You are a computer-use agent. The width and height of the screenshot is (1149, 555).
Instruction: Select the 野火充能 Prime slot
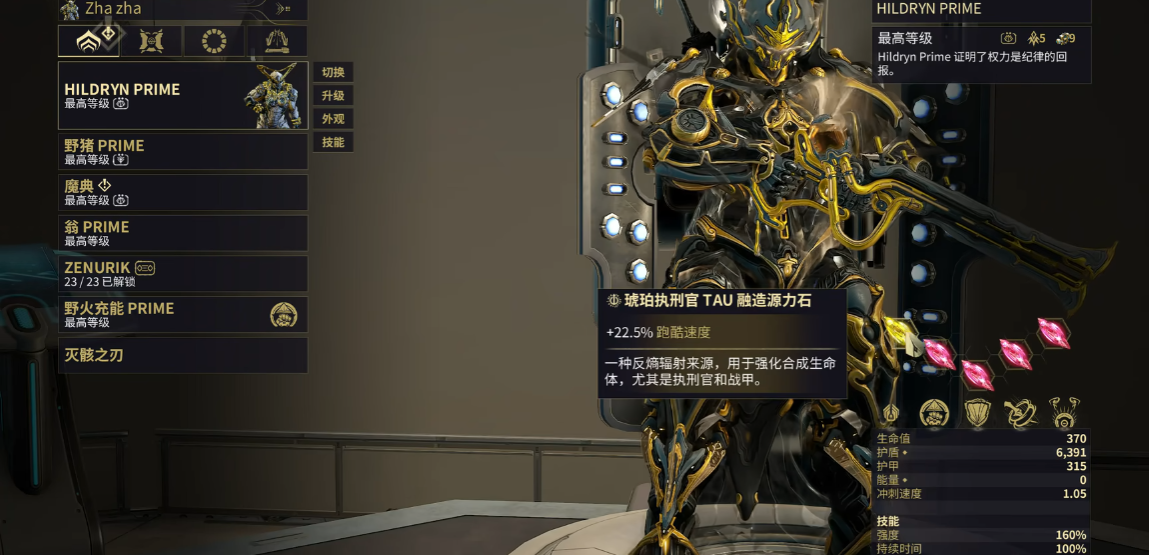(183, 315)
